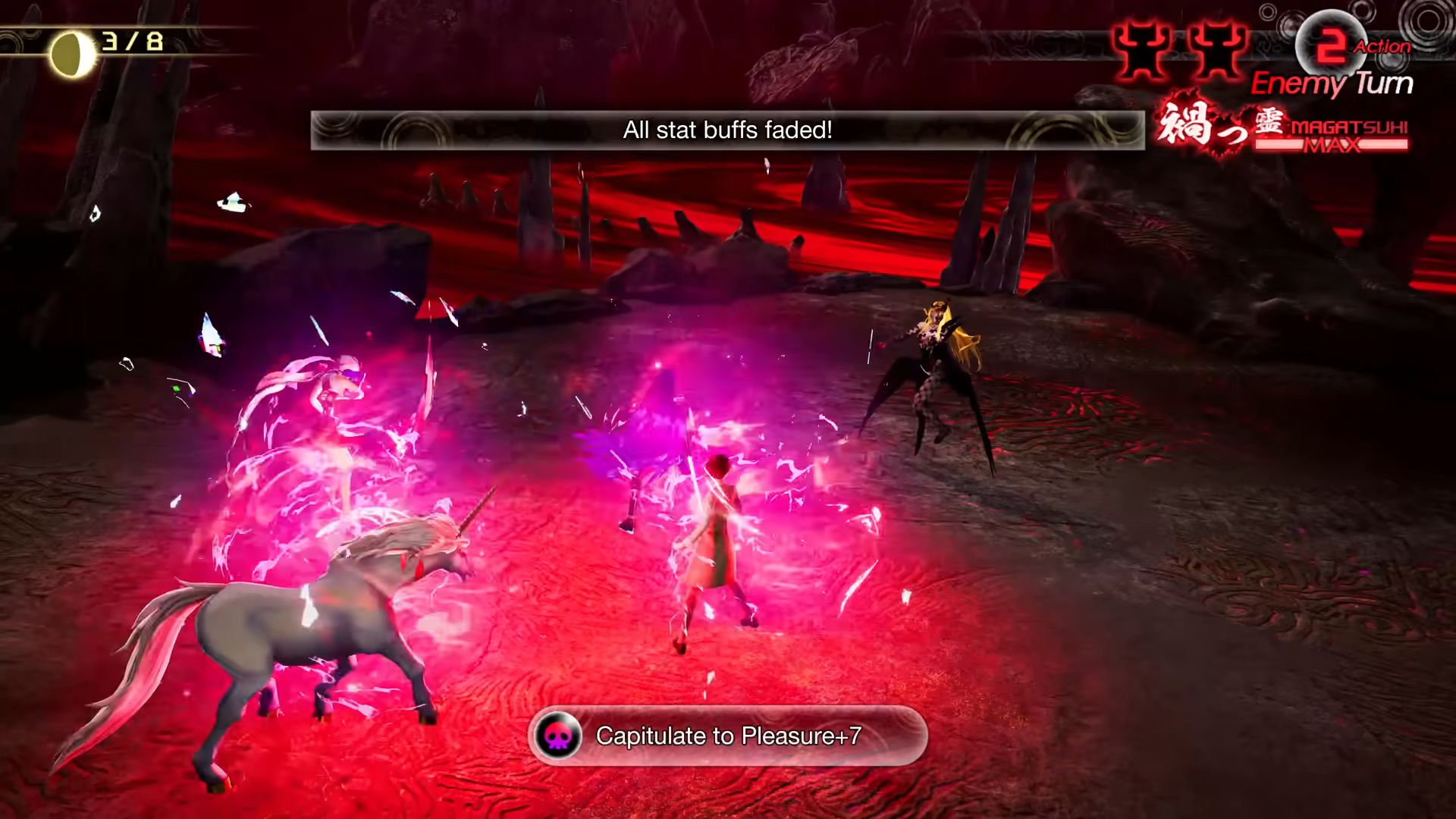
Task: Select the second red press turn icon
Action: (x=1216, y=49)
